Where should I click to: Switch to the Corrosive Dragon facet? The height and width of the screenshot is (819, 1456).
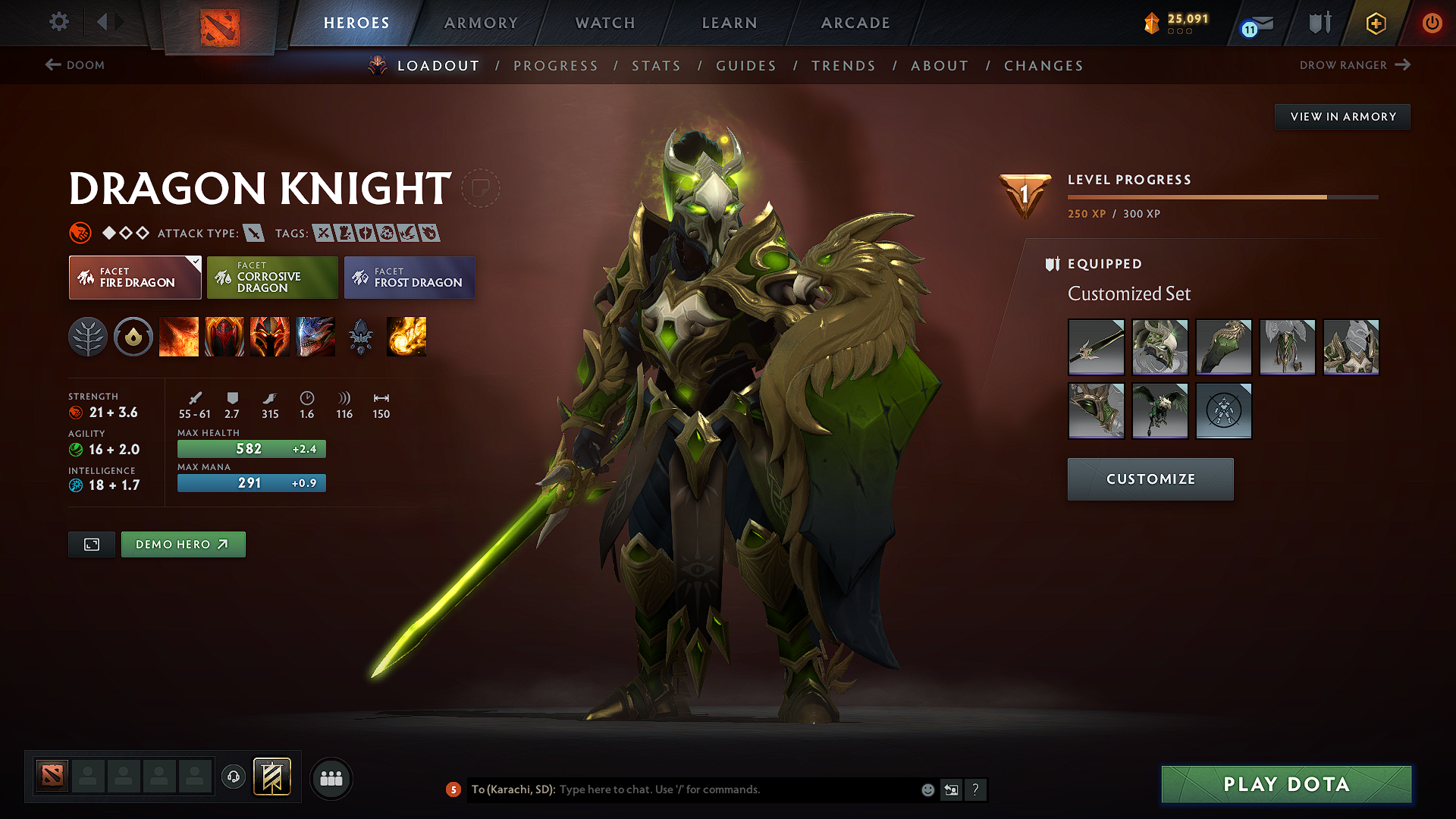[272, 278]
